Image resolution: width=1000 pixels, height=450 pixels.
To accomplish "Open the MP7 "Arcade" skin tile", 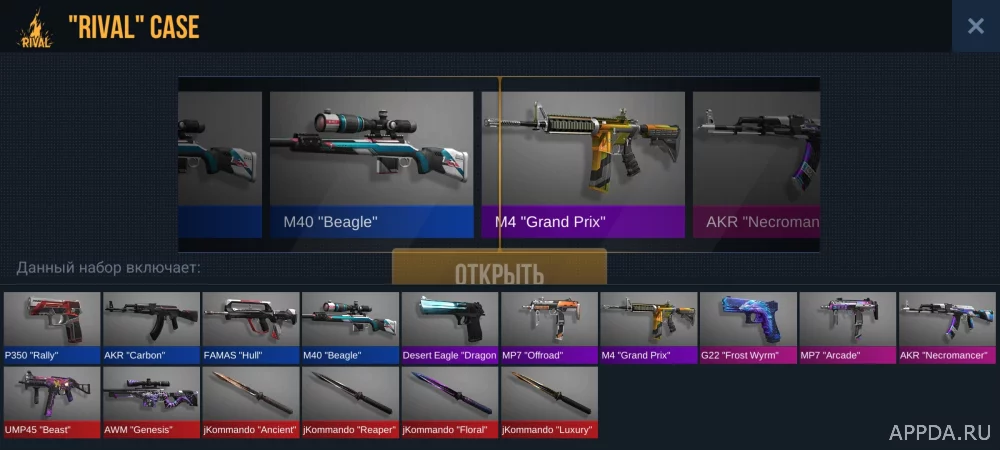I will (847, 326).
